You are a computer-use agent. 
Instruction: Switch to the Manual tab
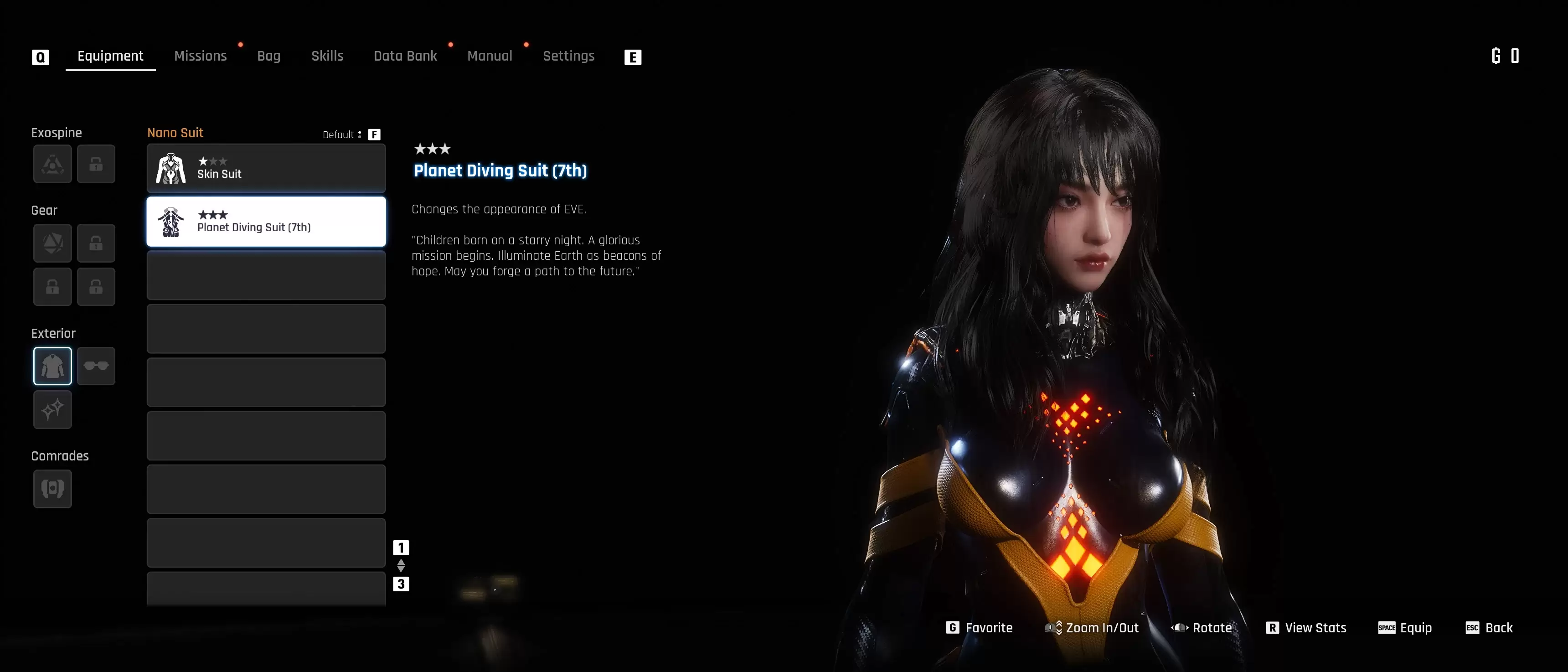coord(490,56)
